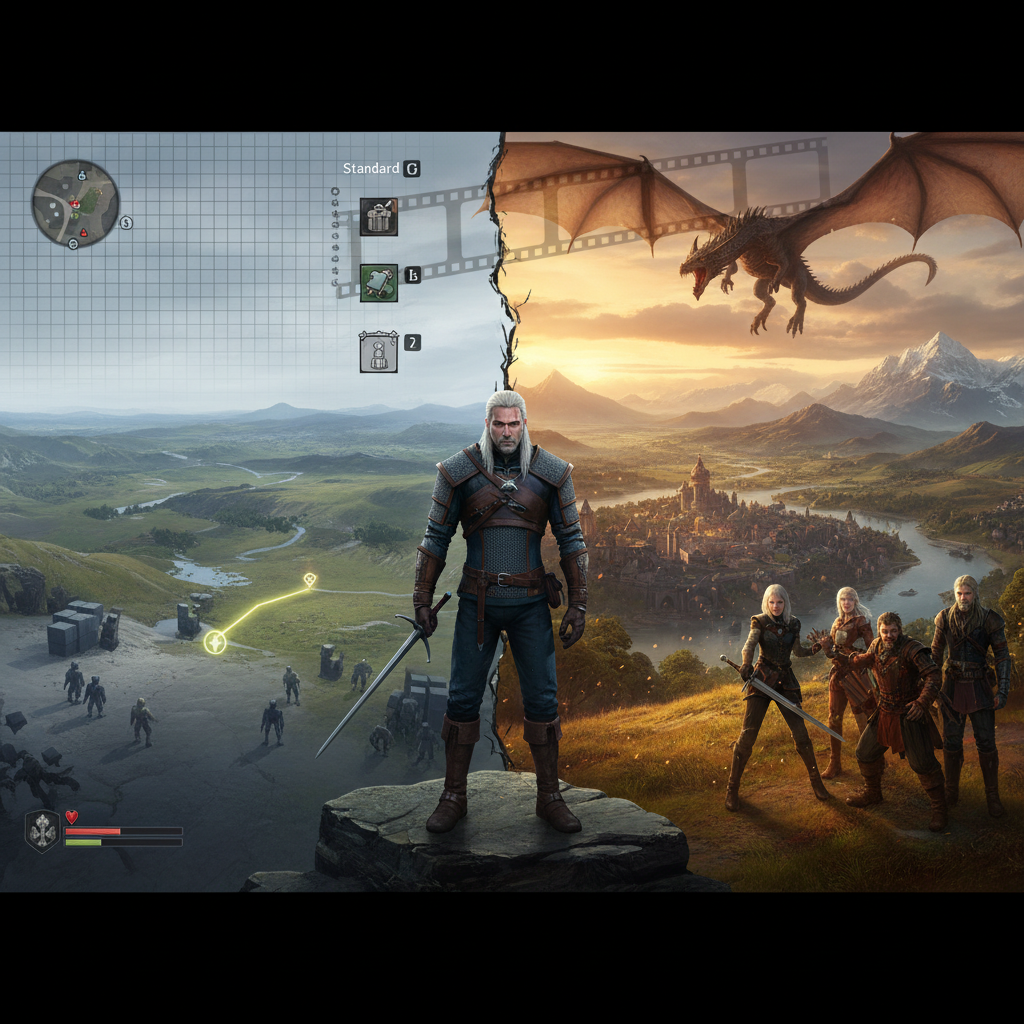Click the Standard label above the item slots
The height and width of the screenshot is (1024, 1024).
pos(371,169)
